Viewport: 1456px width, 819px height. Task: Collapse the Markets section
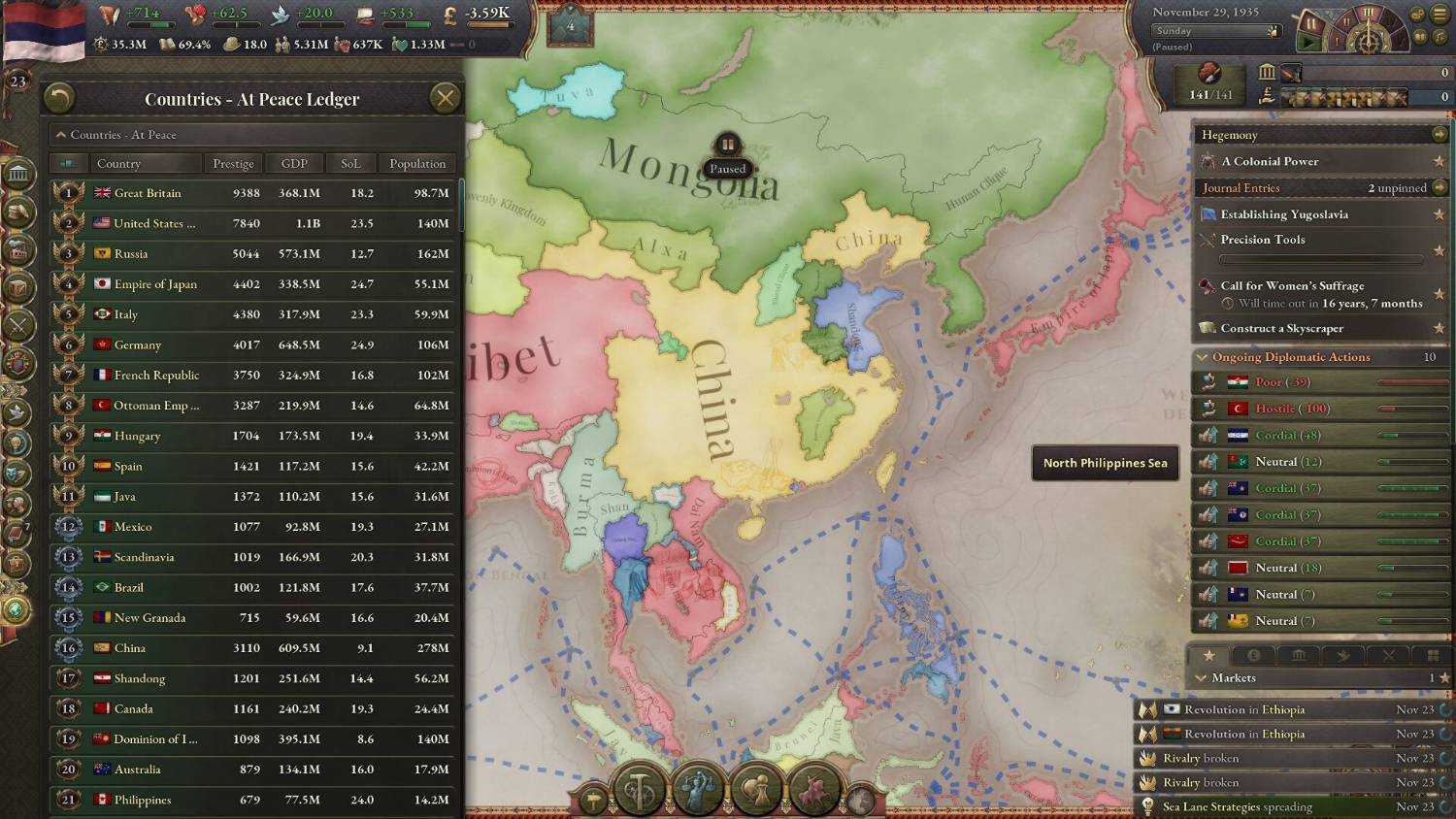(1202, 678)
